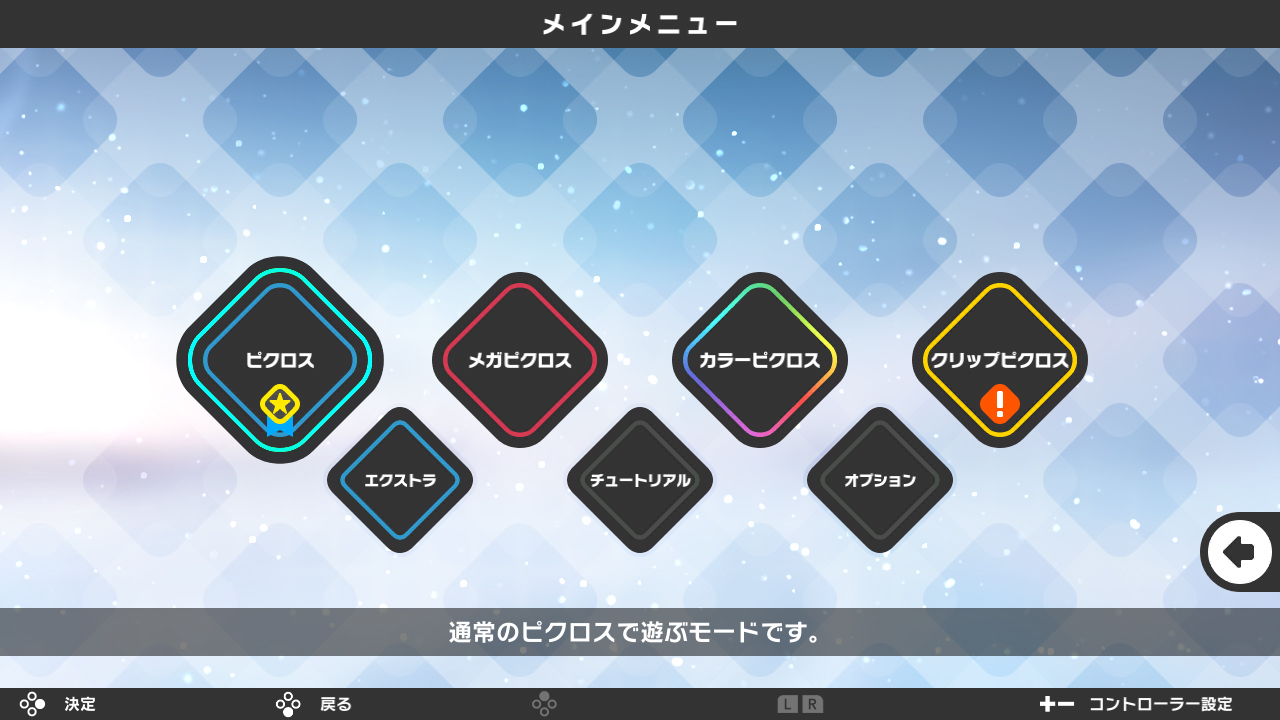This screenshot has width=1280, height=720.
Task: Click the メインメニュー title bar
Action: click(x=640, y=23)
